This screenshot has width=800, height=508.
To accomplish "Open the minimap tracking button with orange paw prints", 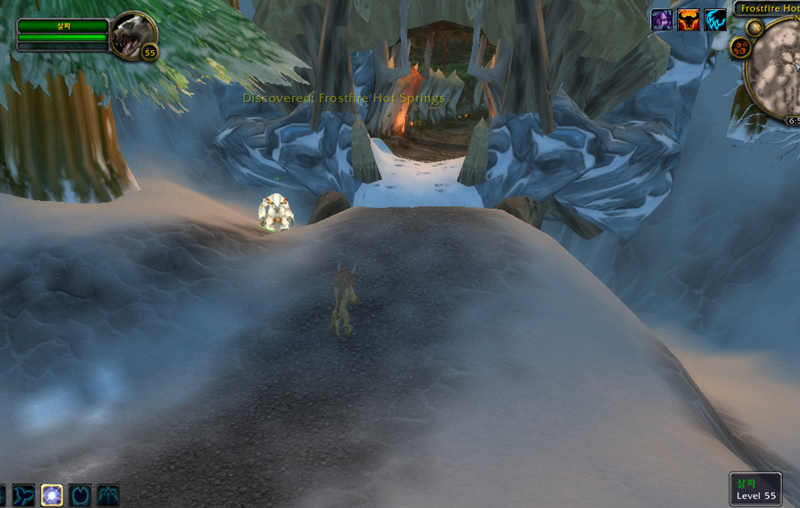I will coord(742,47).
